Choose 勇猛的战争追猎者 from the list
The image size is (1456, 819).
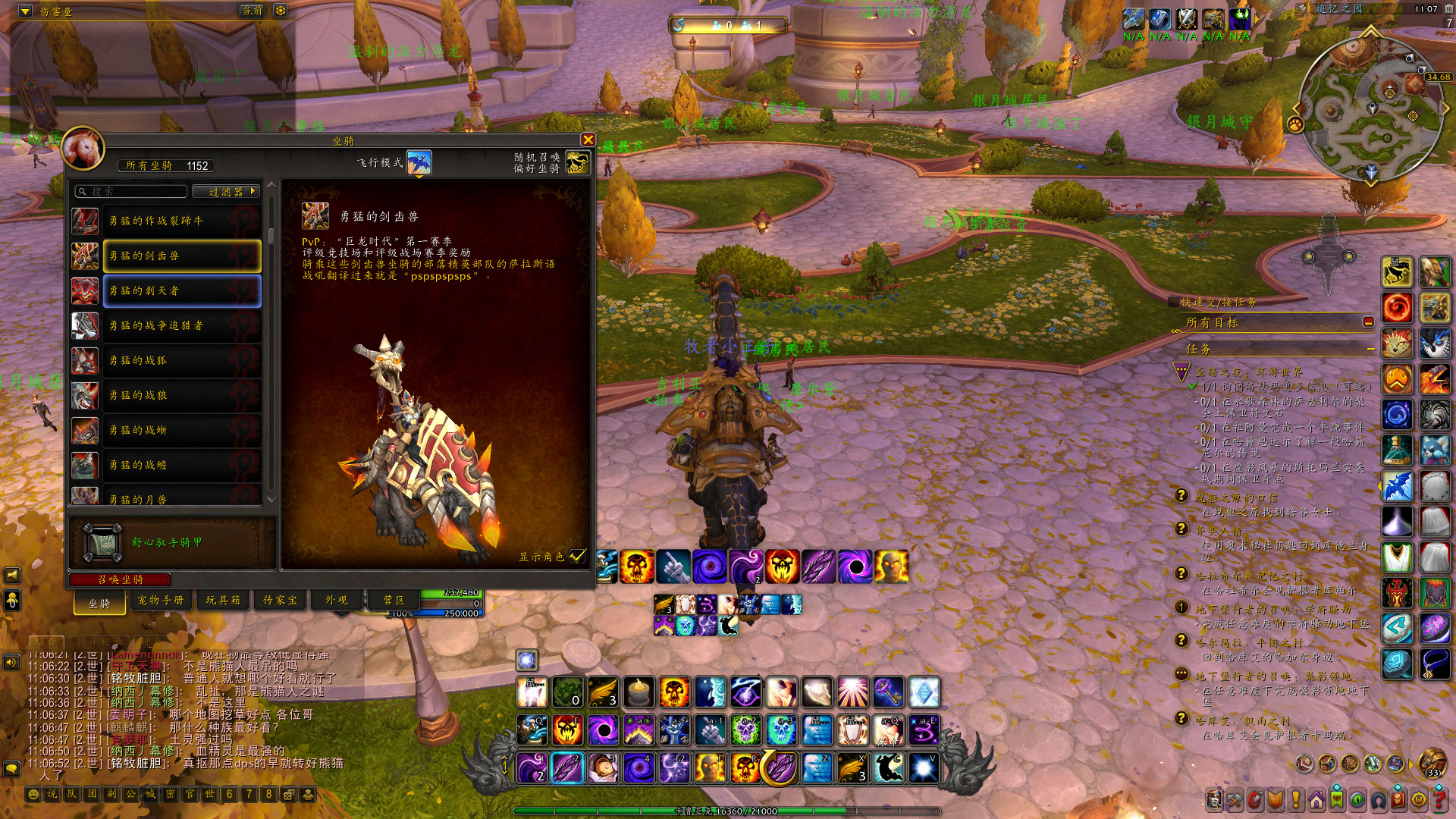tap(181, 325)
